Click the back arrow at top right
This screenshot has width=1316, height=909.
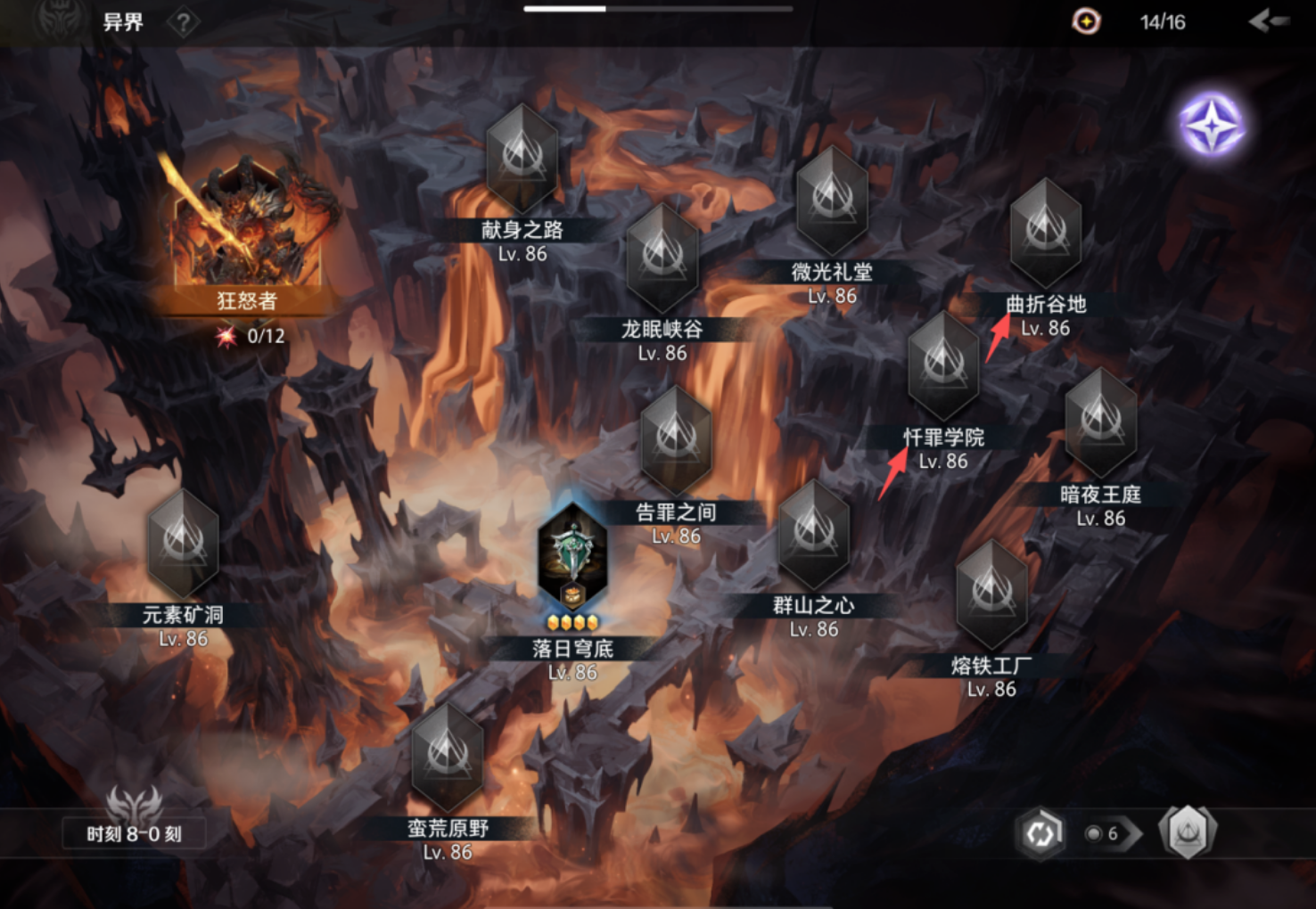tap(1270, 20)
